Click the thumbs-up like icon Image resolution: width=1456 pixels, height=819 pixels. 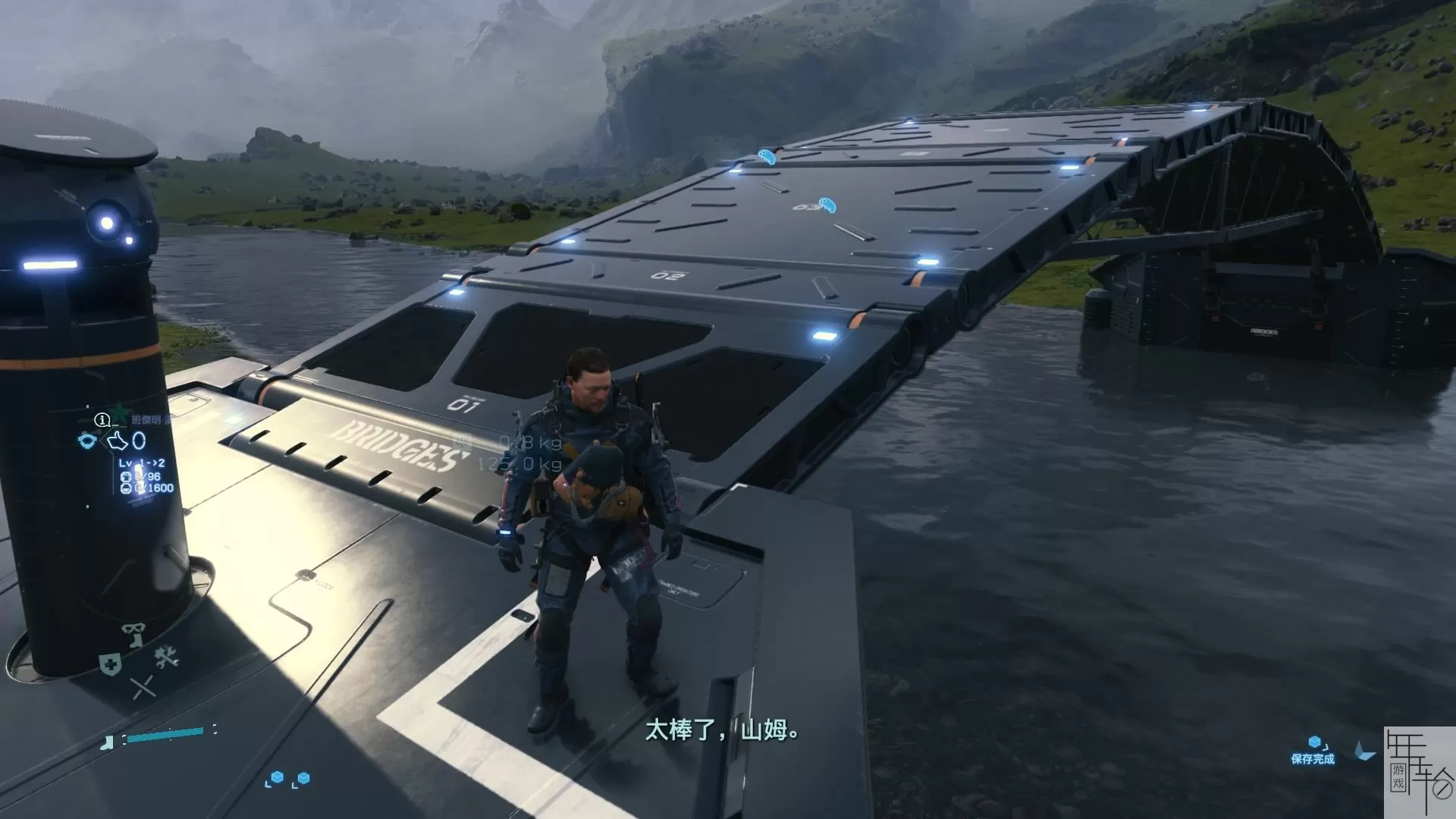117,441
